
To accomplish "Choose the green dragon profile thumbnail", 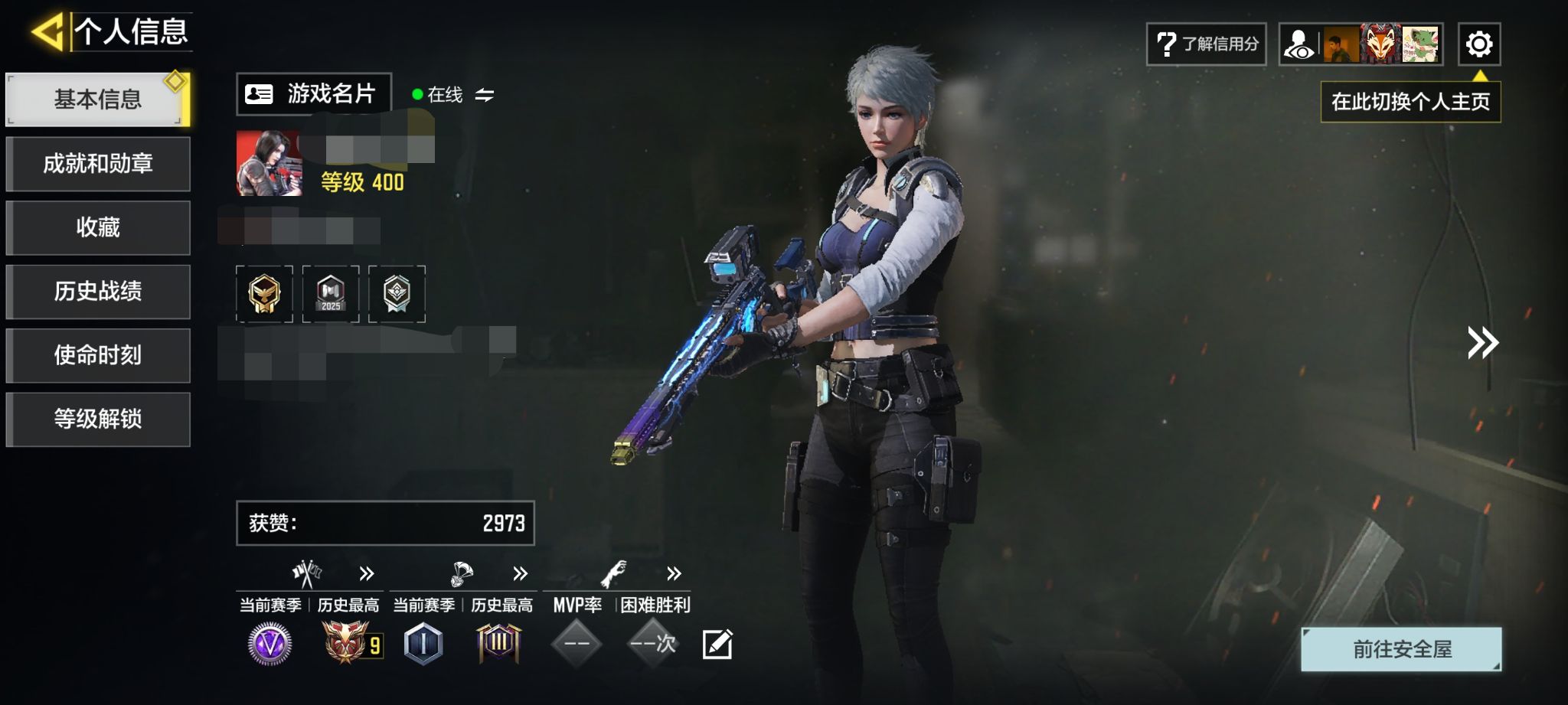I will [x=1421, y=44].
